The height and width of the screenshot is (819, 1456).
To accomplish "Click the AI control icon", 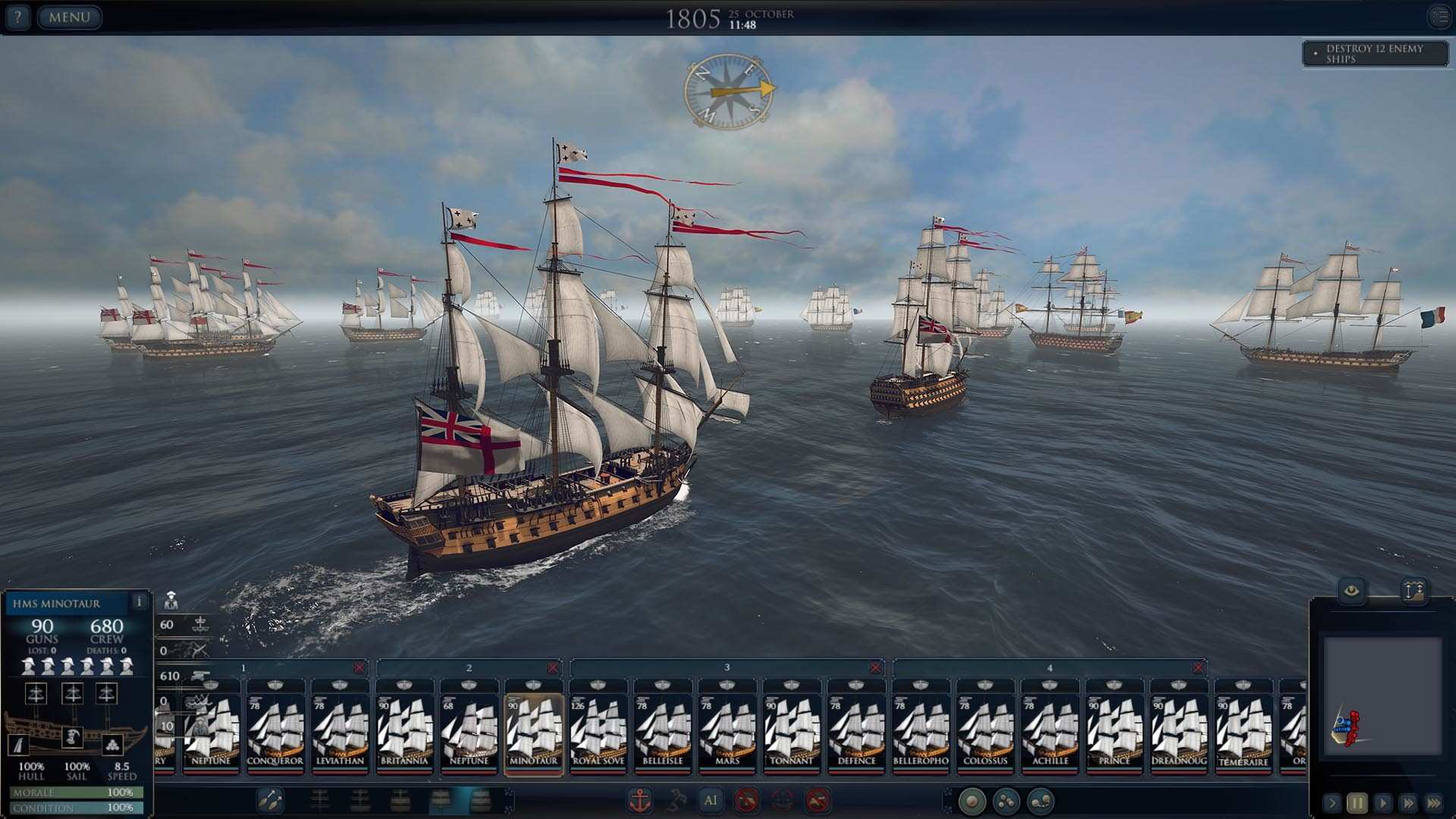I will 711,801.
